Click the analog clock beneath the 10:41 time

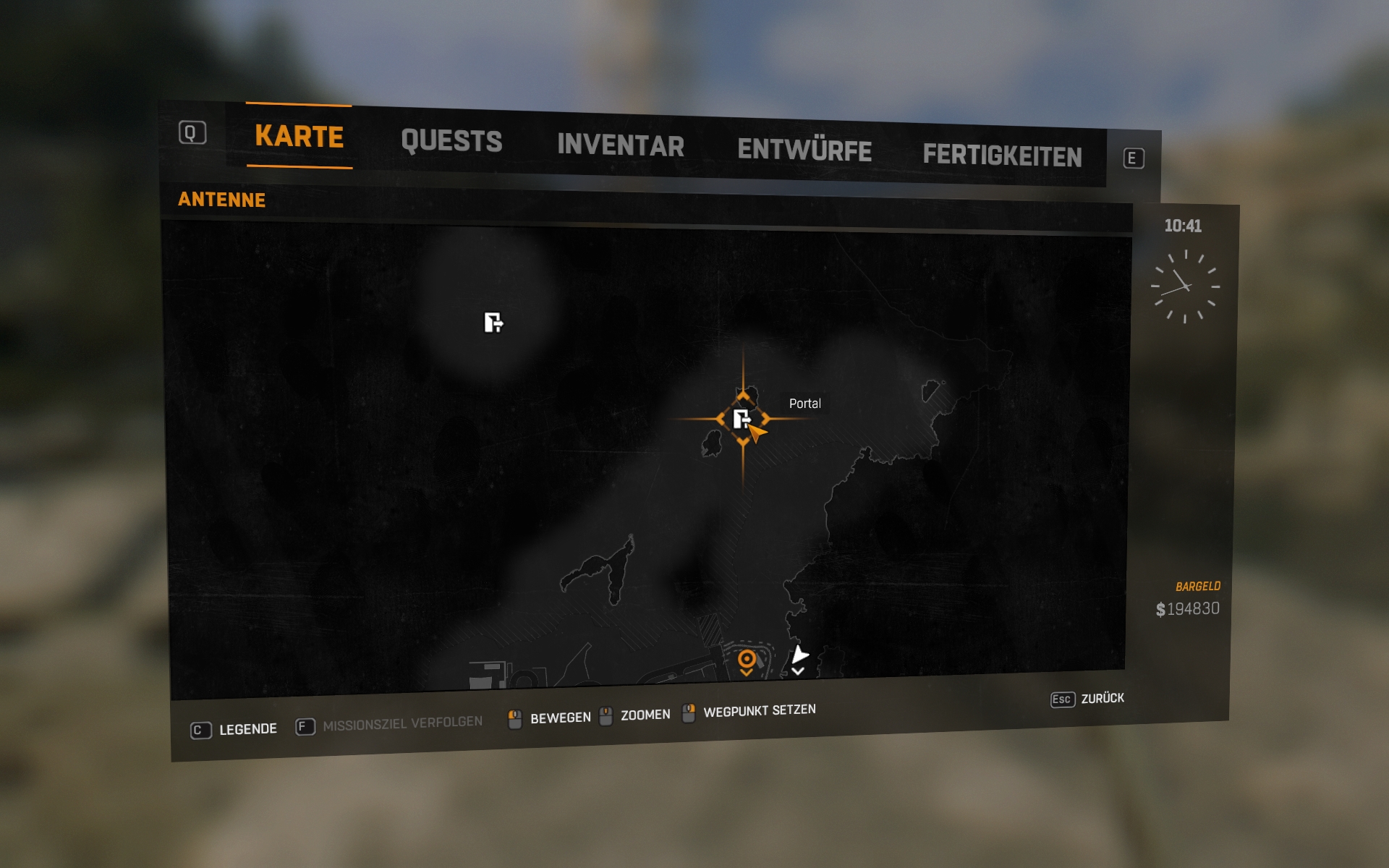1185,287
